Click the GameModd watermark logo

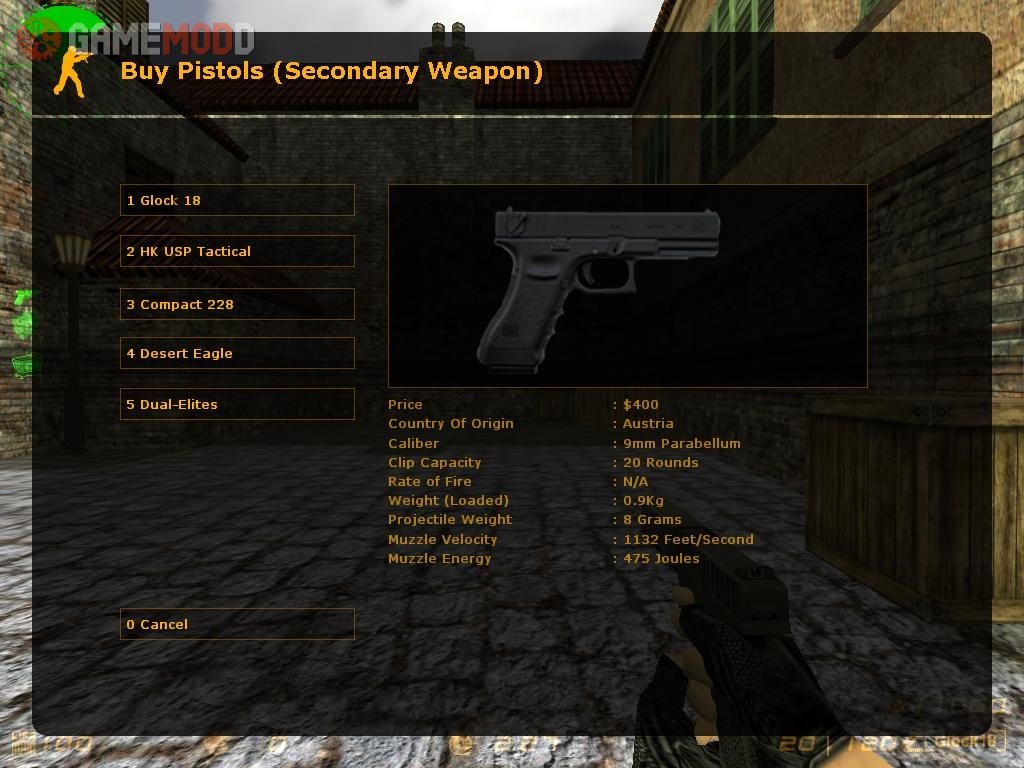coord(140,40)
